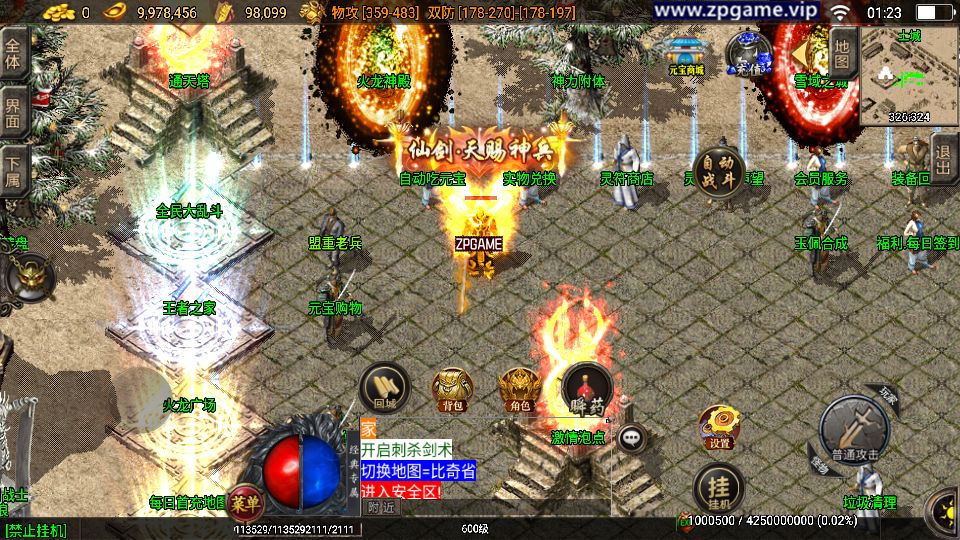Open the 设置 settings gear

[x=718, y=427]
